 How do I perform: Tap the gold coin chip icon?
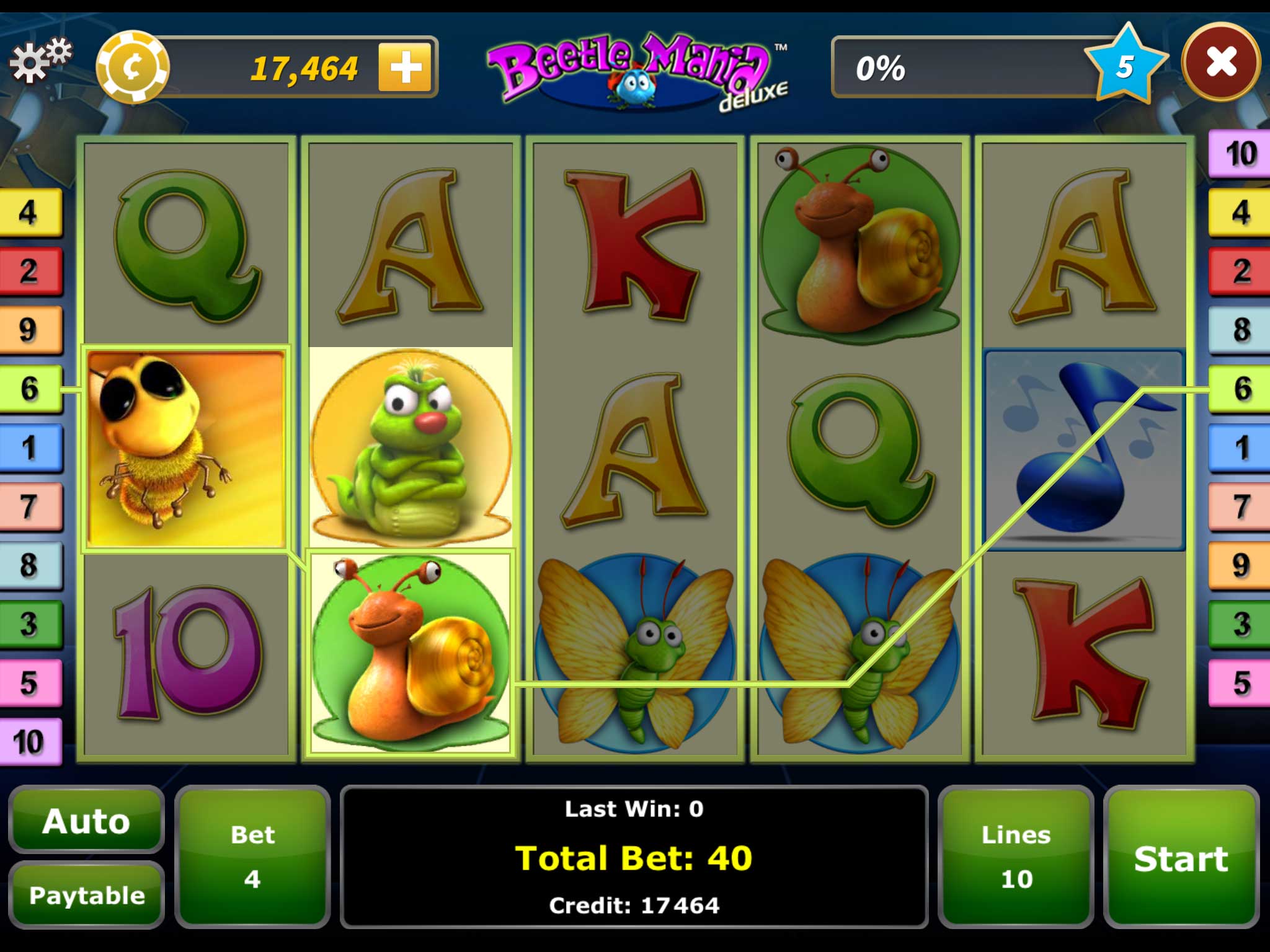(x=132, y=67)
